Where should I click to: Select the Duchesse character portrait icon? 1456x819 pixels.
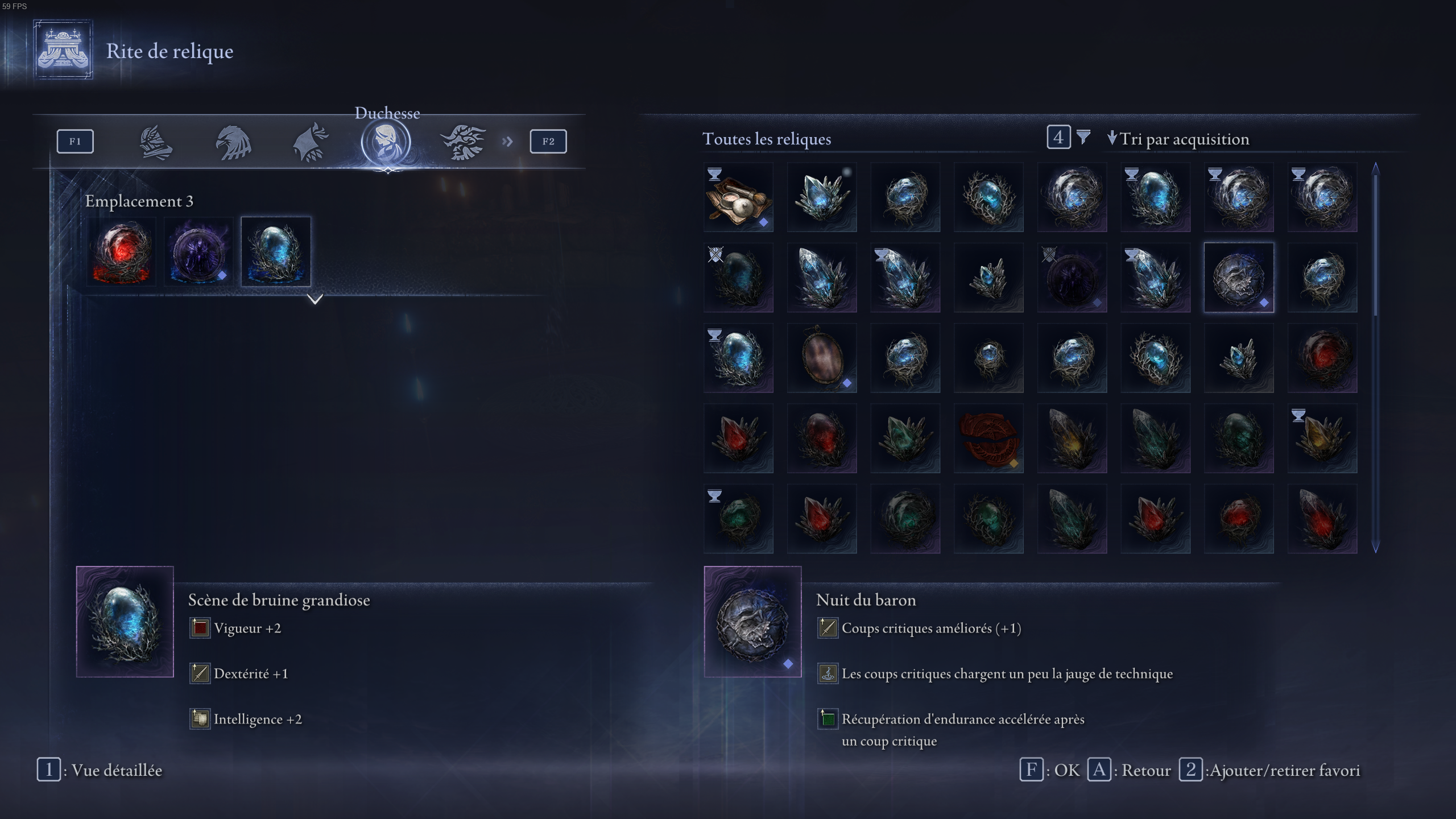(387, 142)
